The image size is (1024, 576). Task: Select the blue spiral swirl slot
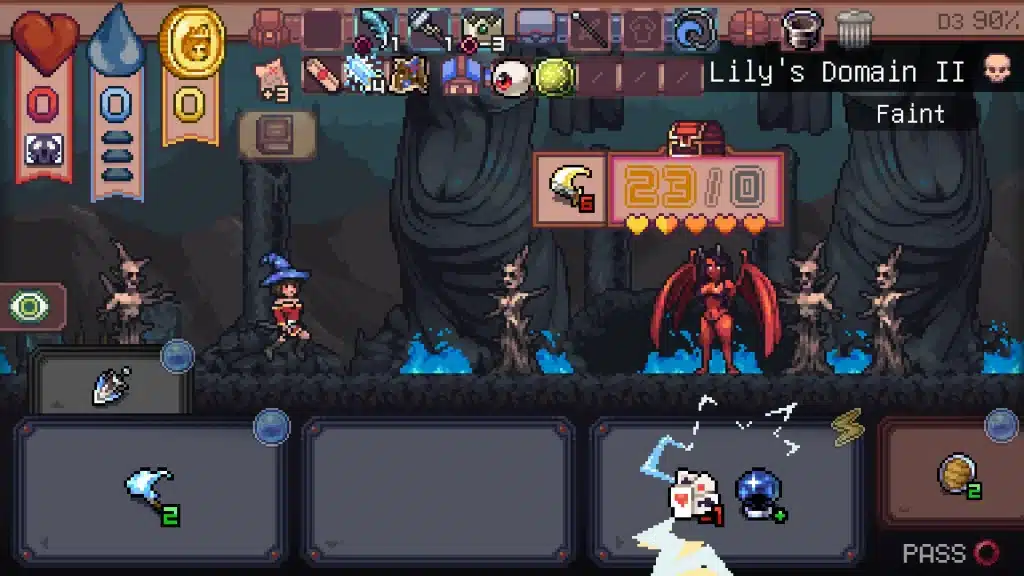point(692,29)
